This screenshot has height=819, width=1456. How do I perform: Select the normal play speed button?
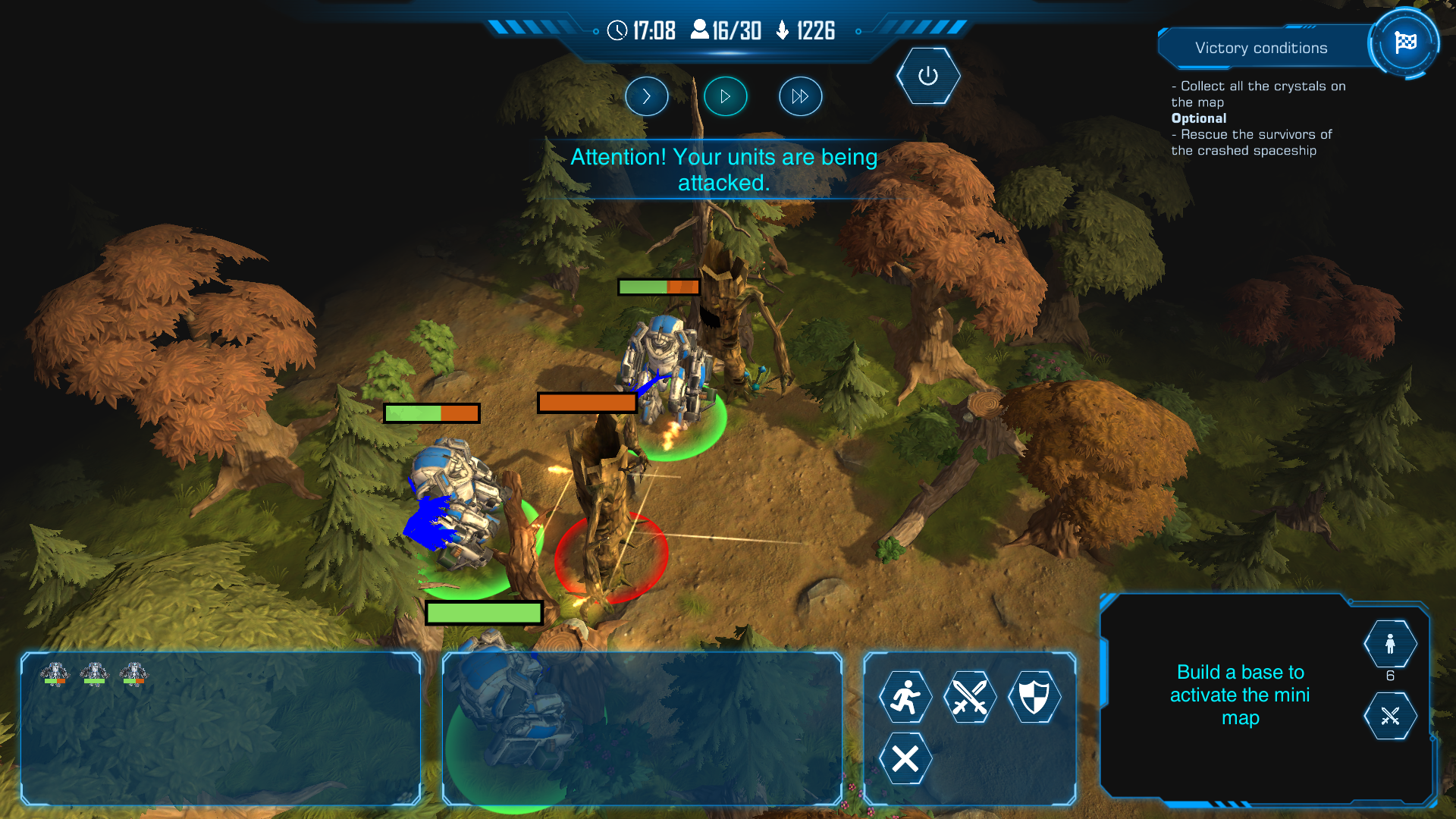(725, 96)
